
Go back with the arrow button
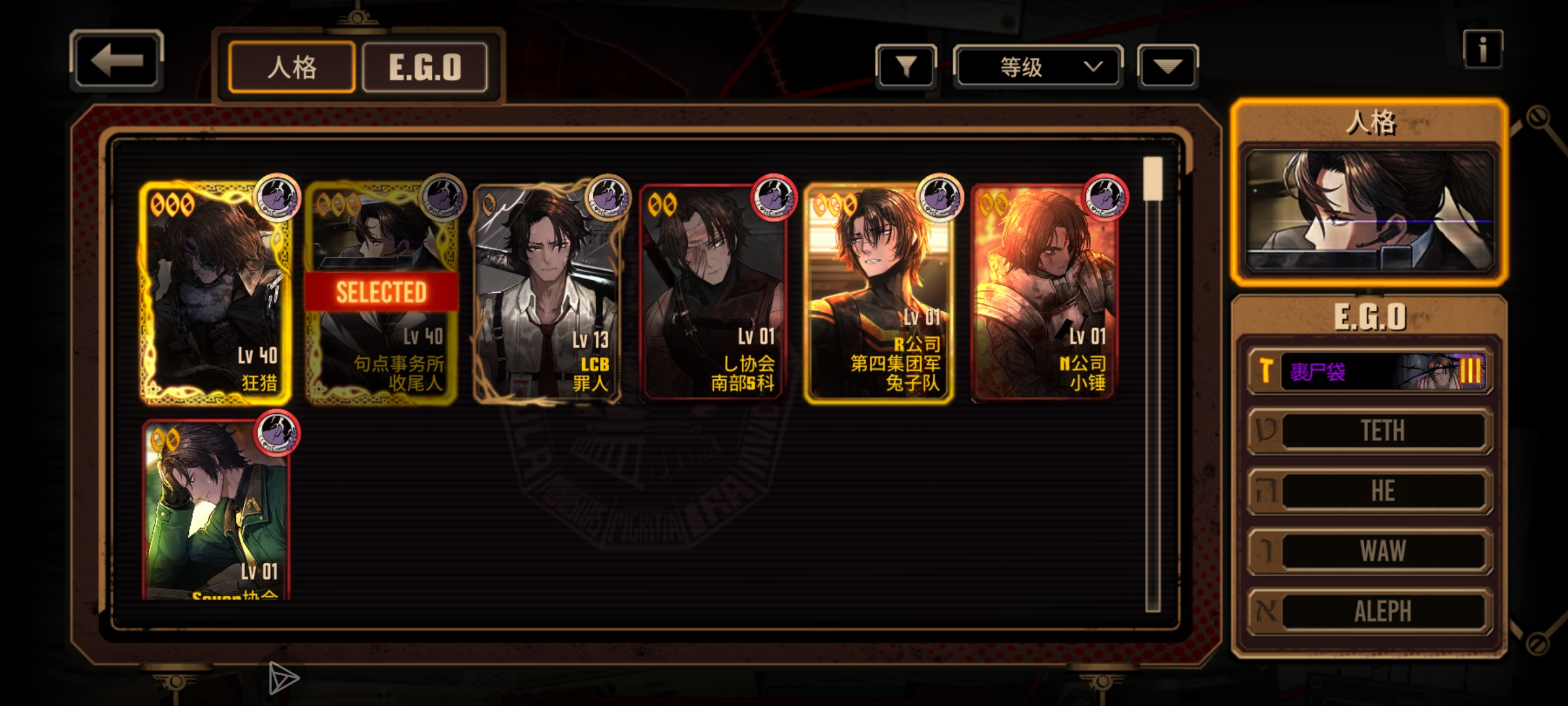(x=116, y=61)
